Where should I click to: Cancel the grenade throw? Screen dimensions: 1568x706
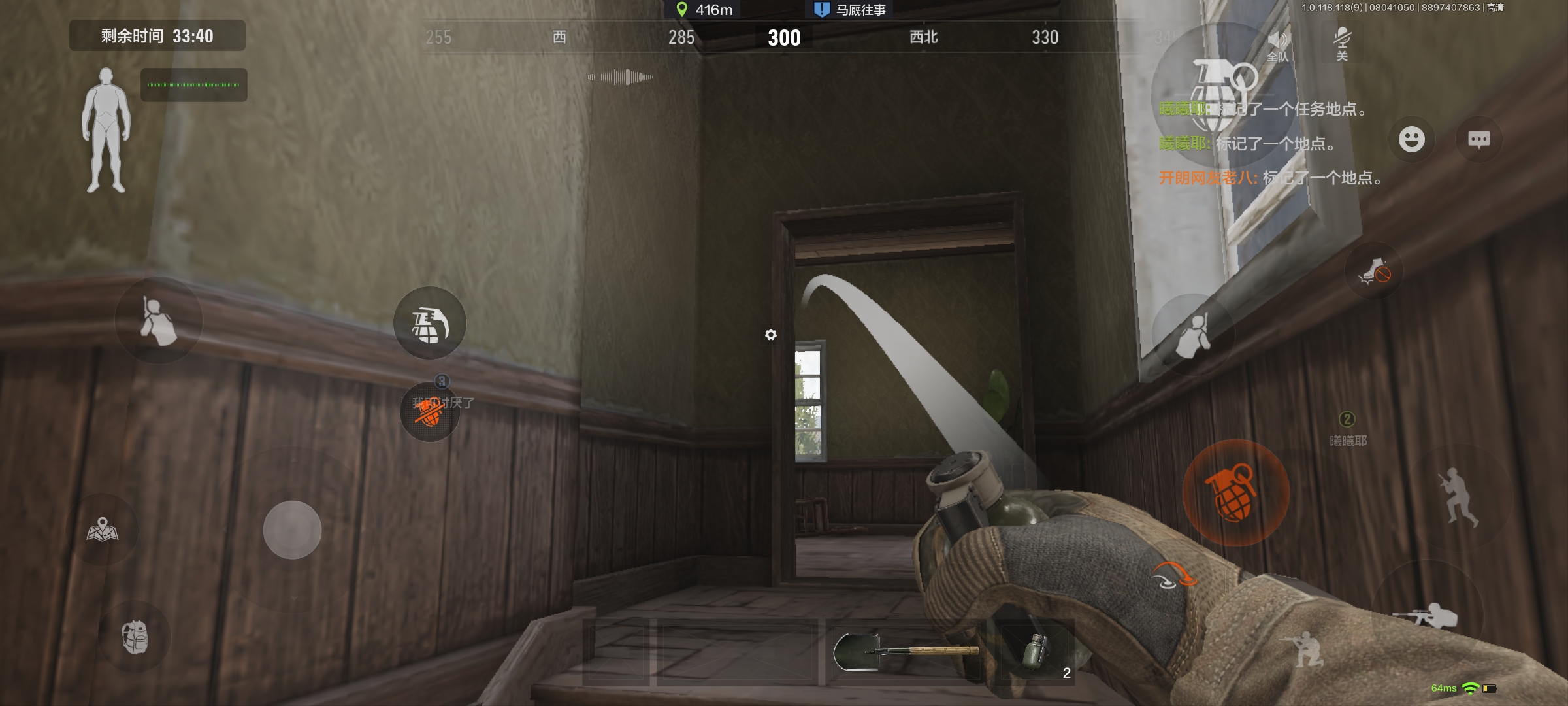tap(429, 412)
